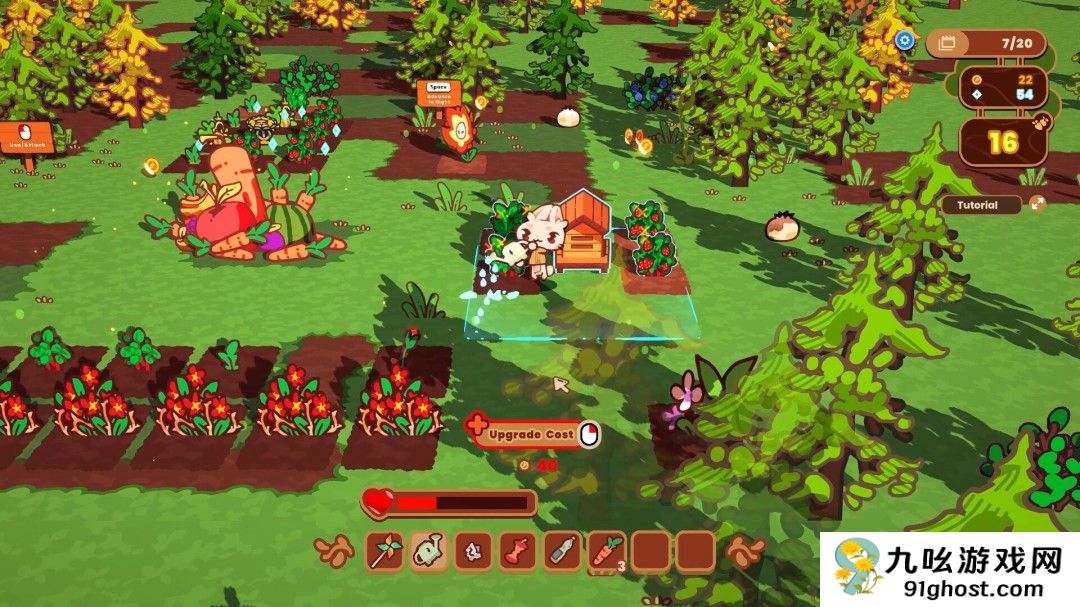Pick the apple core hotbar slot
Image resolution: width=1080 pixels, height=607 pixels.
coord(517,551)
